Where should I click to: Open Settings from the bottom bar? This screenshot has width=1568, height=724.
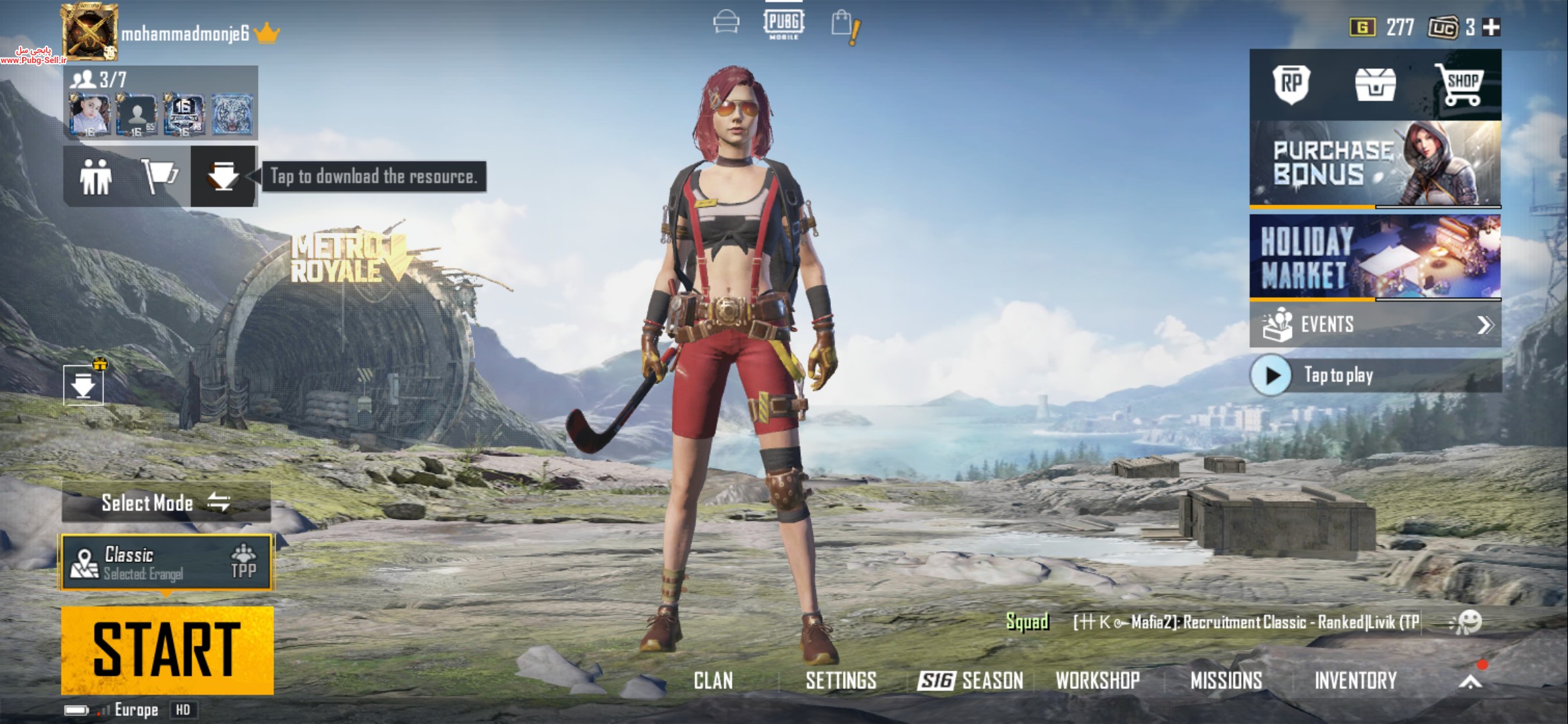[841, 681]
